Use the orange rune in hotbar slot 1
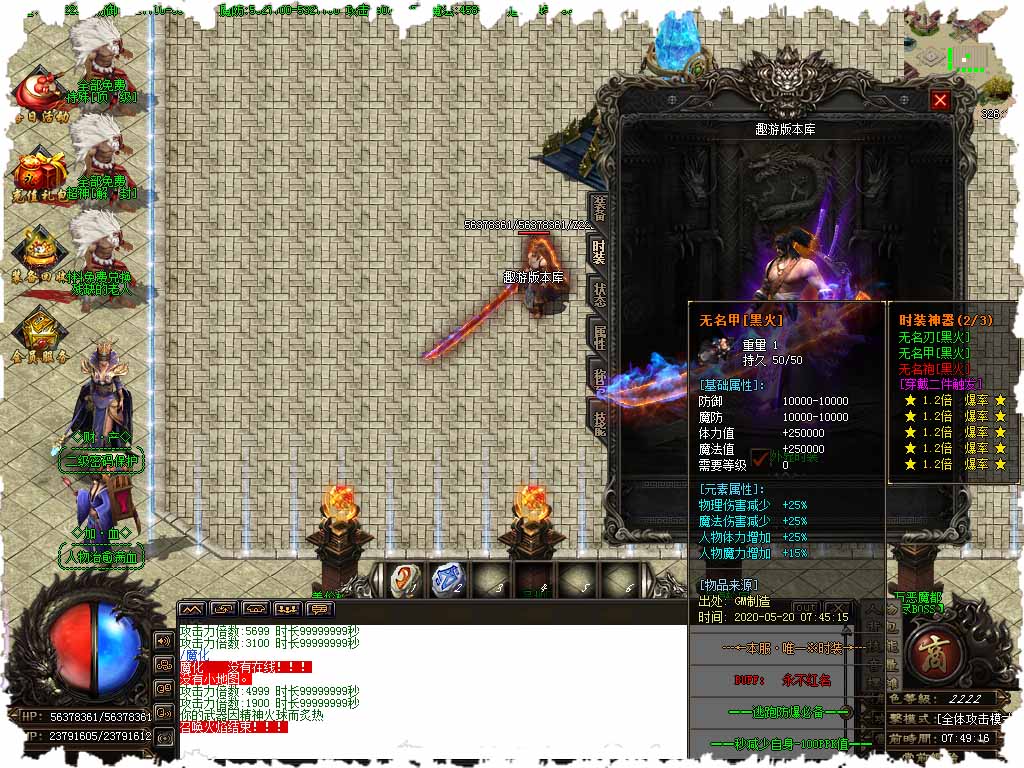1024x768 pixels. [405, 580]
